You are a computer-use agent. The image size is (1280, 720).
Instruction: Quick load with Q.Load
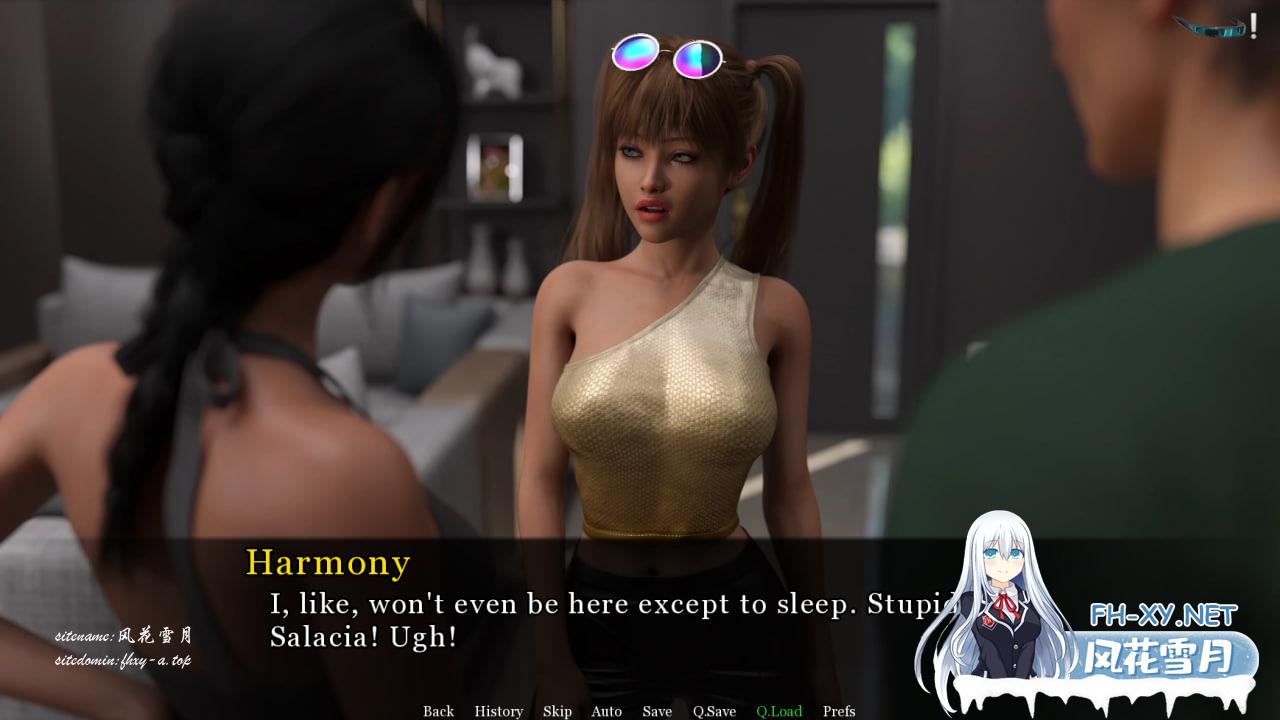pos(779,711)
